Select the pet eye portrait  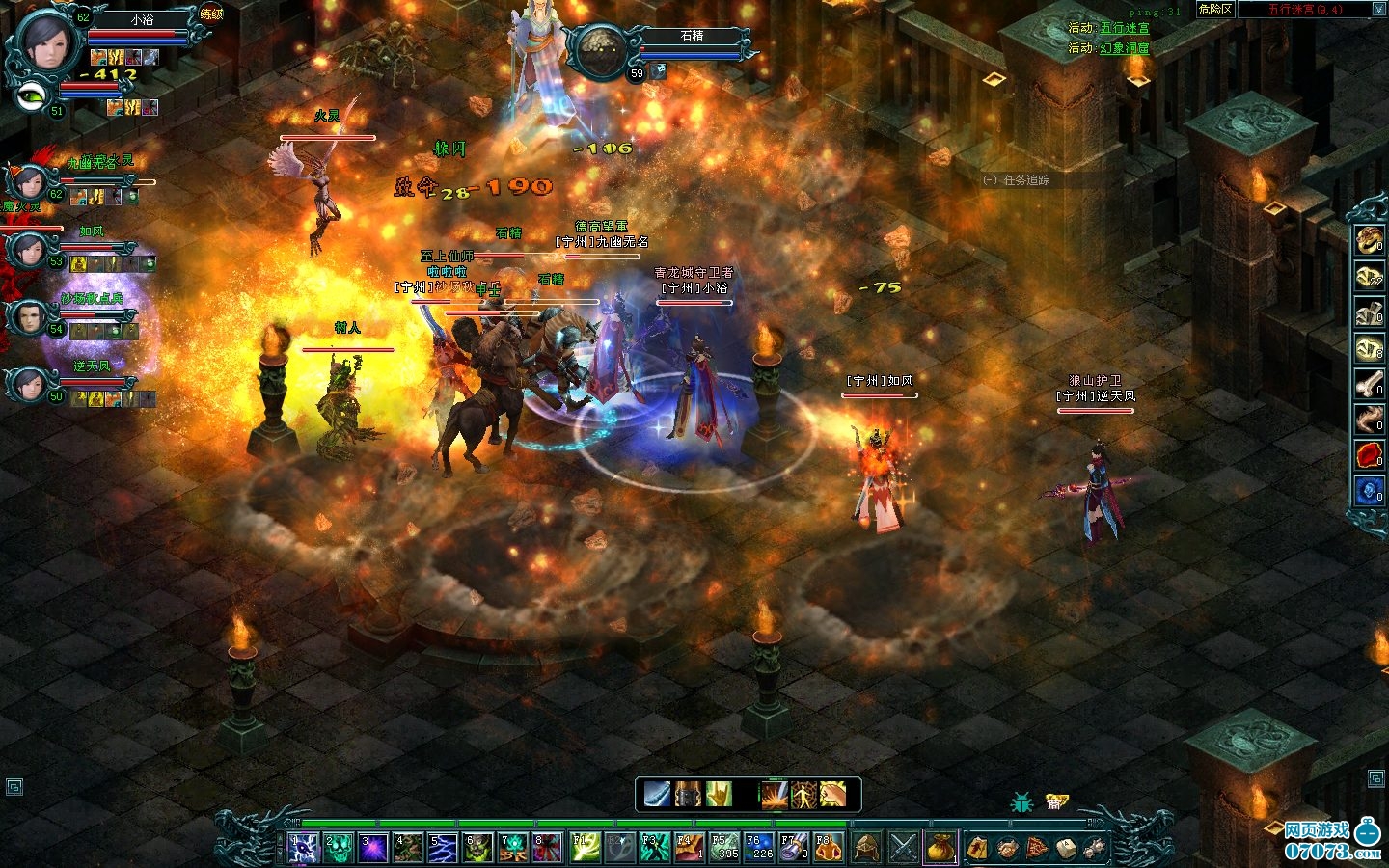33,95
